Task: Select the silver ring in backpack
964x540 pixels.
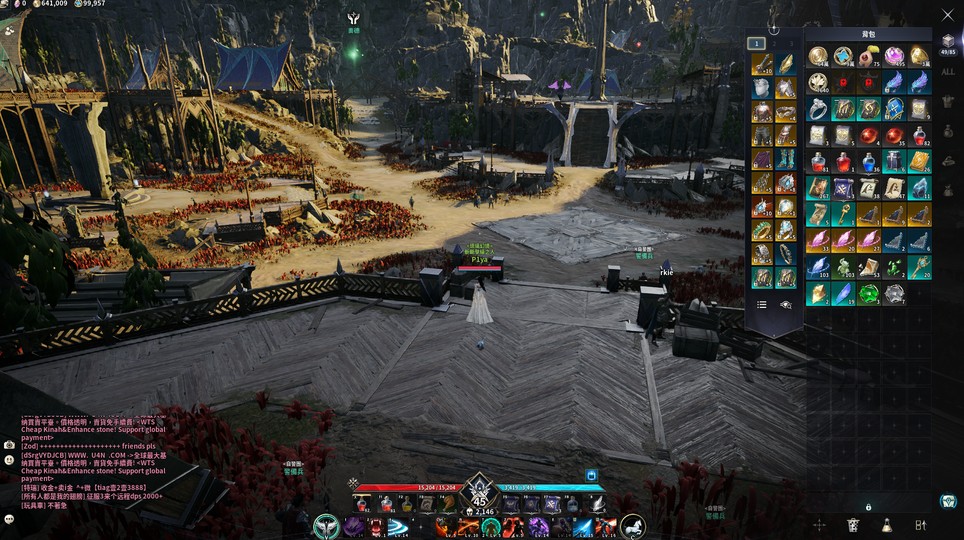Action: pyautogui.click(x=818, y=108)
